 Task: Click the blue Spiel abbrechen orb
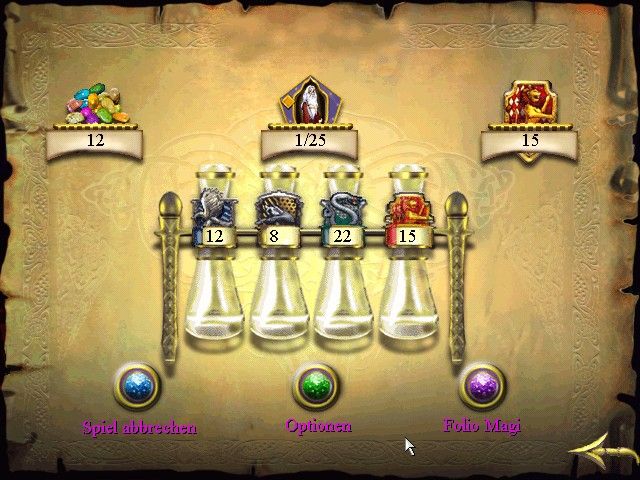138,386
